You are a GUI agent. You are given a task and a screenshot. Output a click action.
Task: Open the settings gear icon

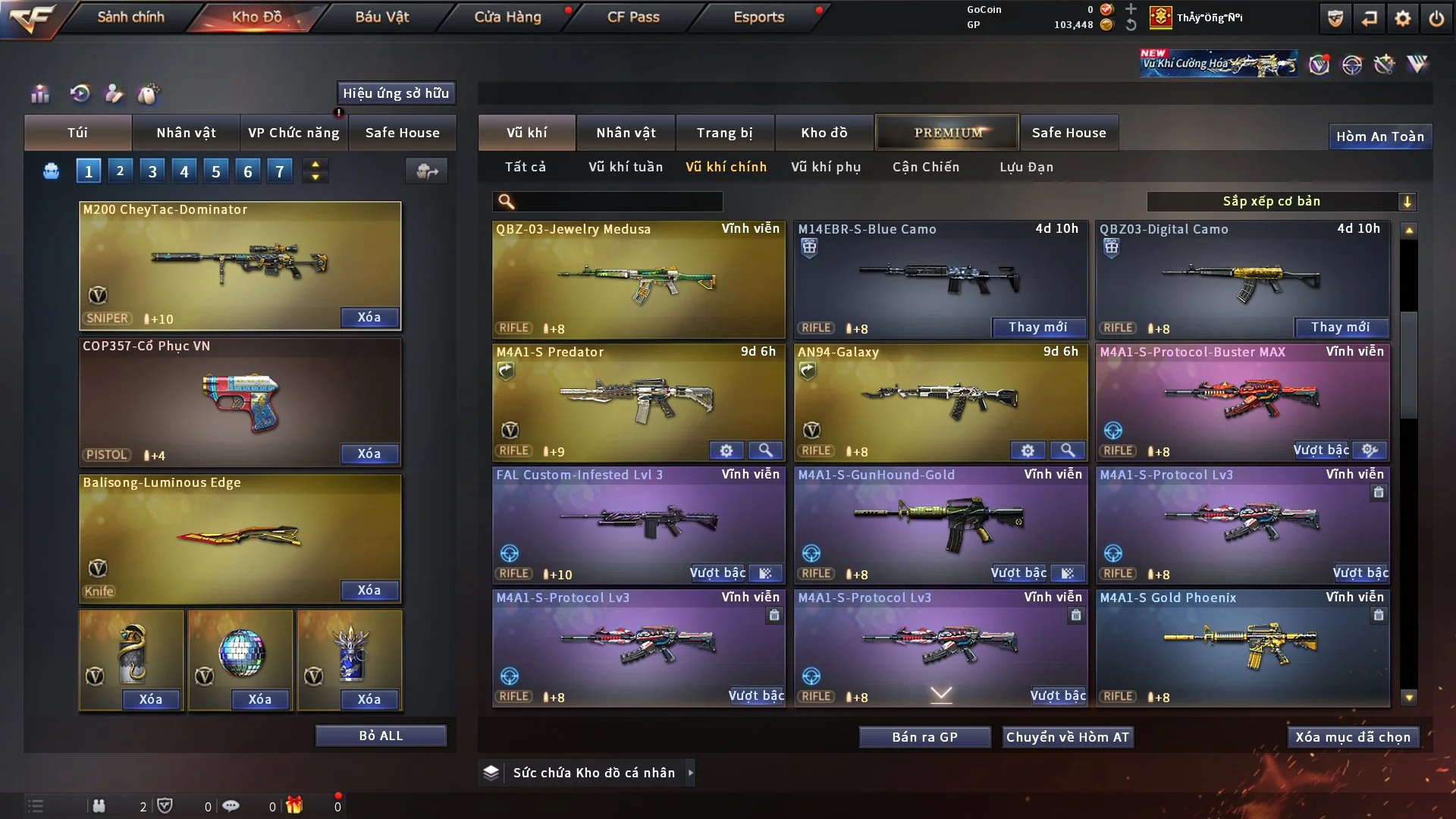click(1402, 18)
